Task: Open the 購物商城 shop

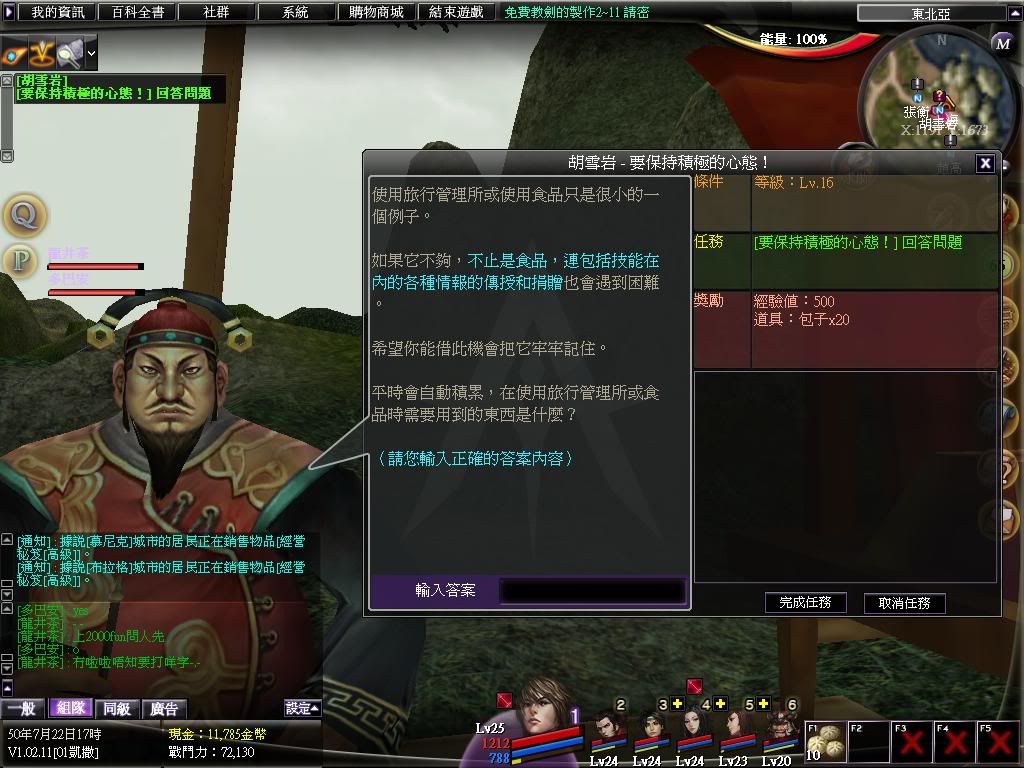Action: [375, 12]
